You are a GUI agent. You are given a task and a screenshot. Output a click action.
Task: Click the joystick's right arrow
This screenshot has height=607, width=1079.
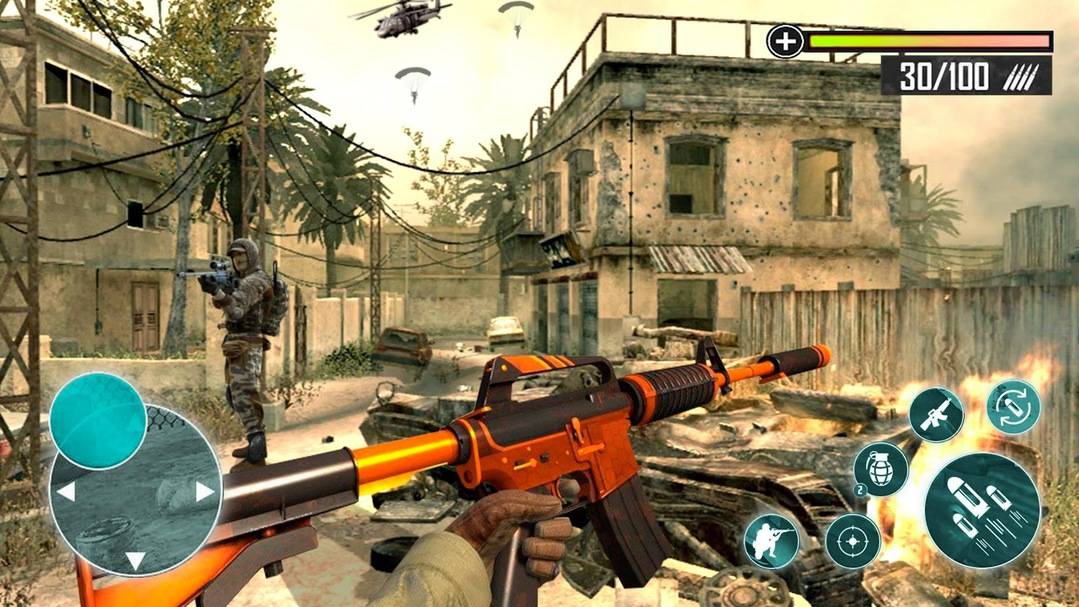205,491
